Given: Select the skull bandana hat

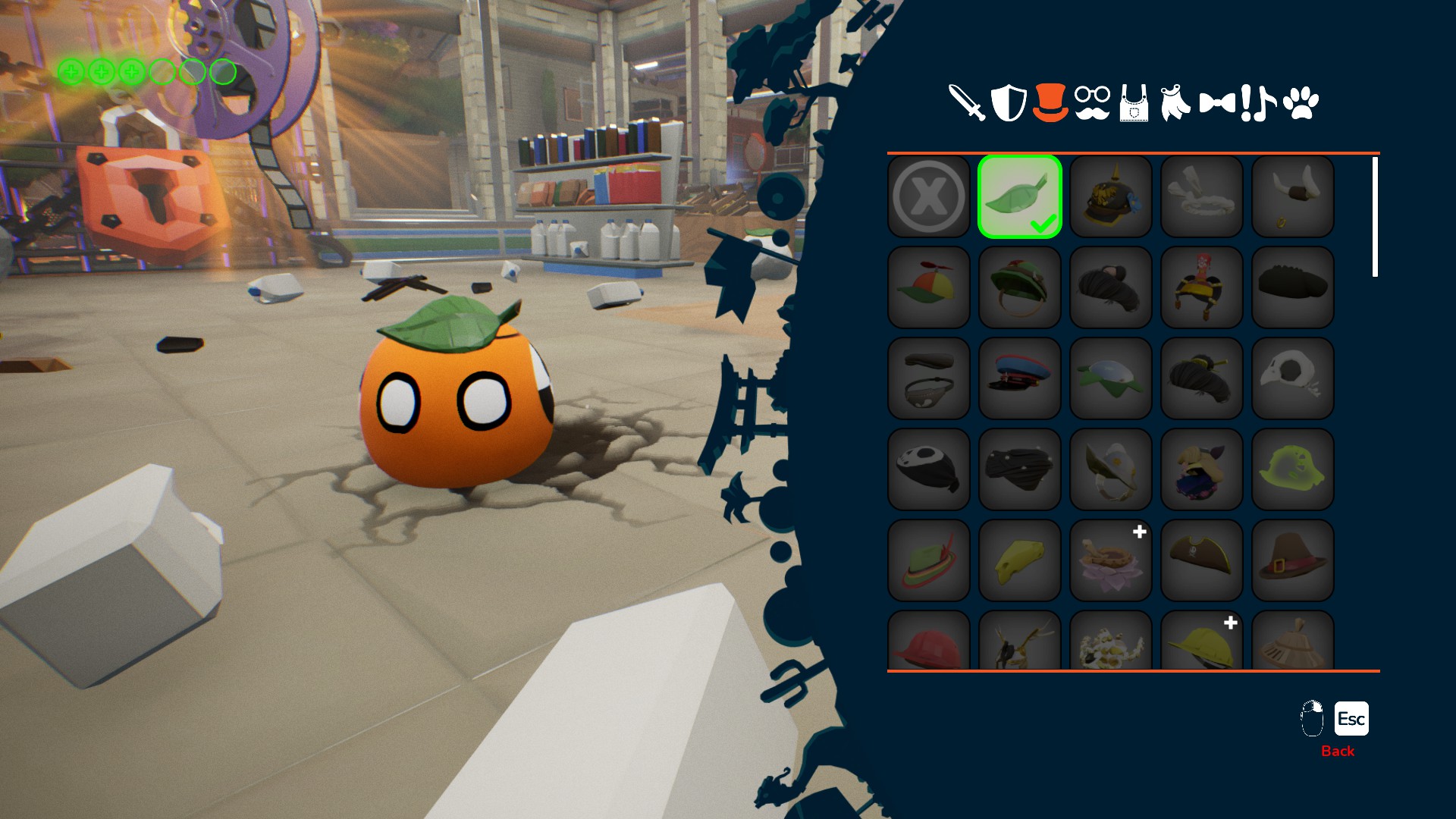Looking at the screenshot, I should (929, 469).
